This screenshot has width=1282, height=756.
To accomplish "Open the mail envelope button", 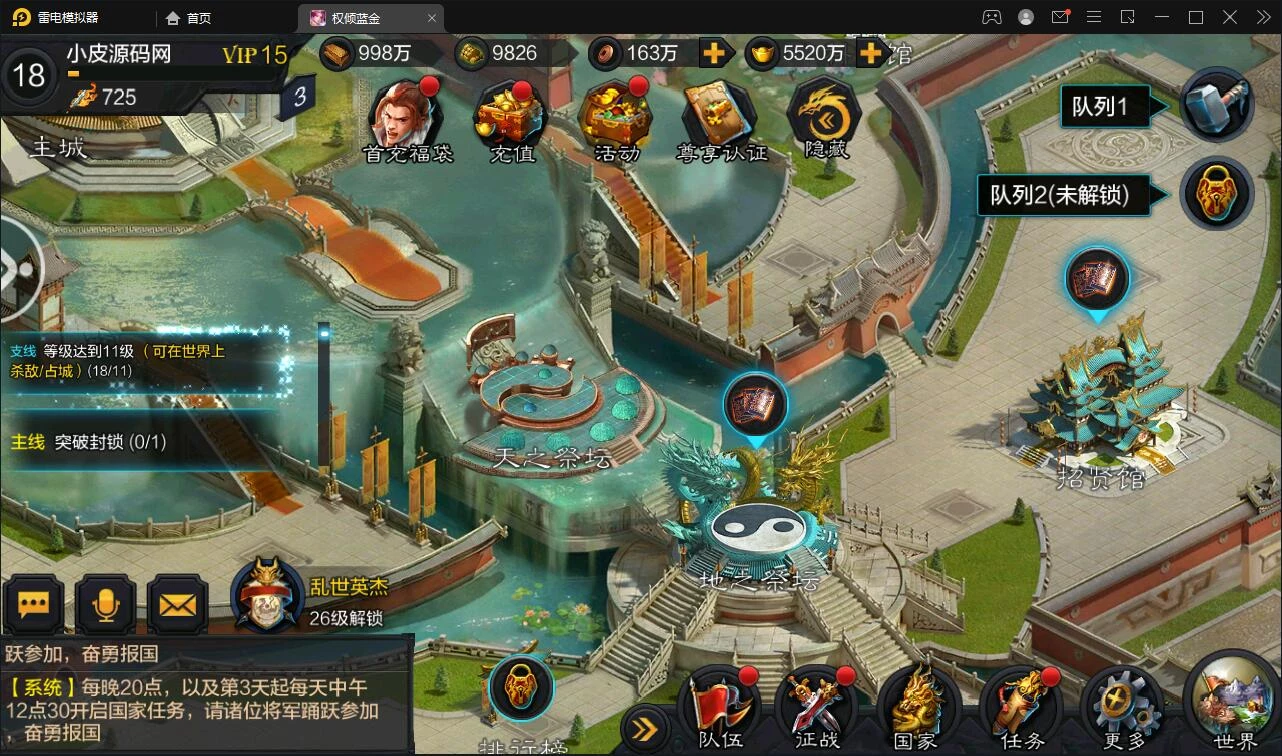I will click(x=178, y=604).
